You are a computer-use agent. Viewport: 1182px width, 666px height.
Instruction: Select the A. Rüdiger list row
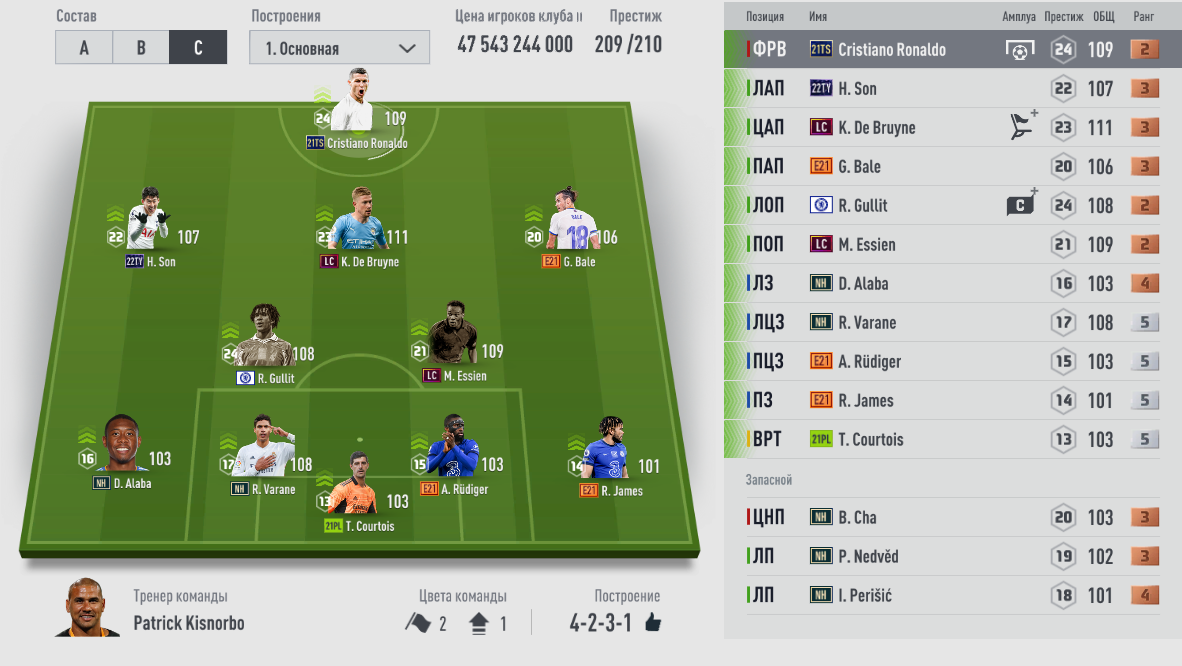[952, 361]
